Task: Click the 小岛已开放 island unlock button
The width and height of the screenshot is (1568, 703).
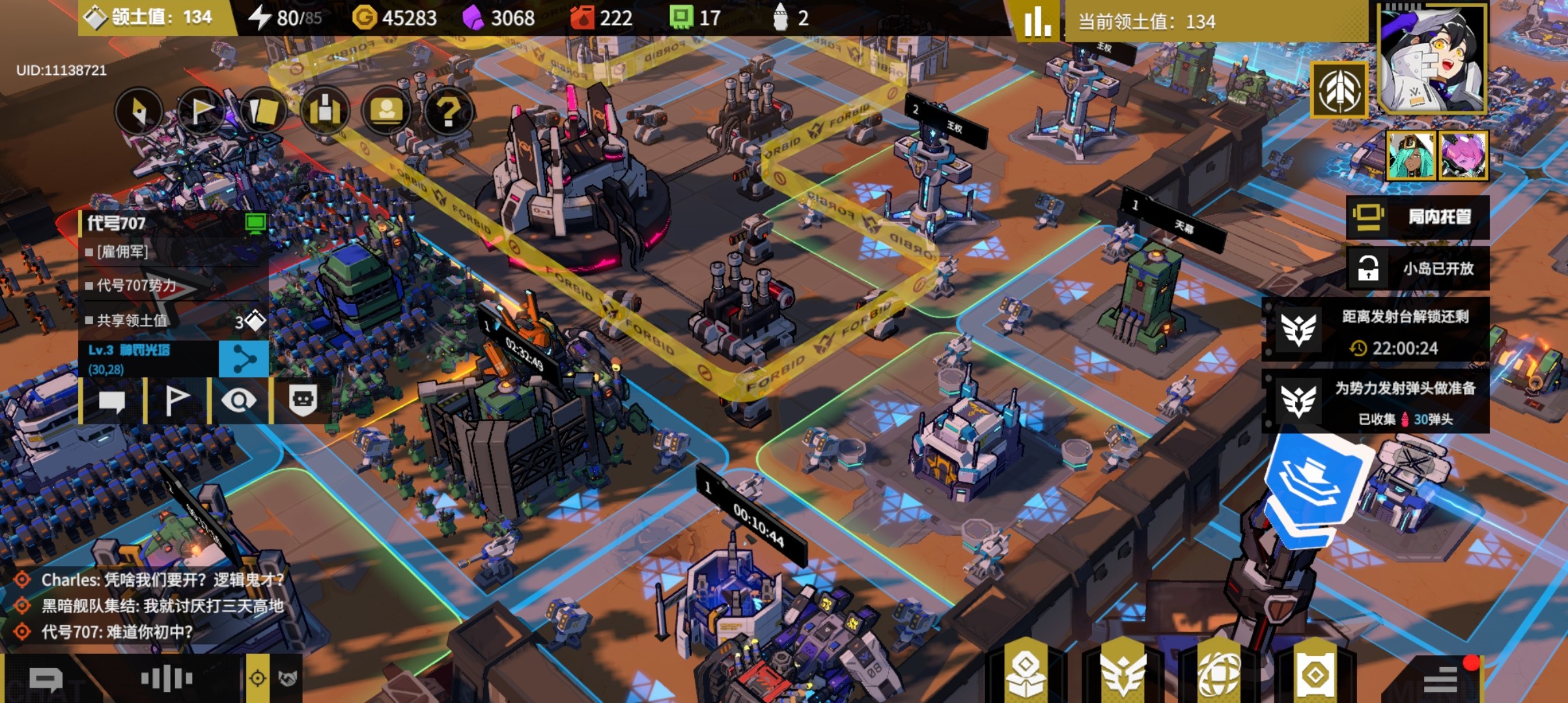Action: pyautogui.click(x=1418, y=268)
